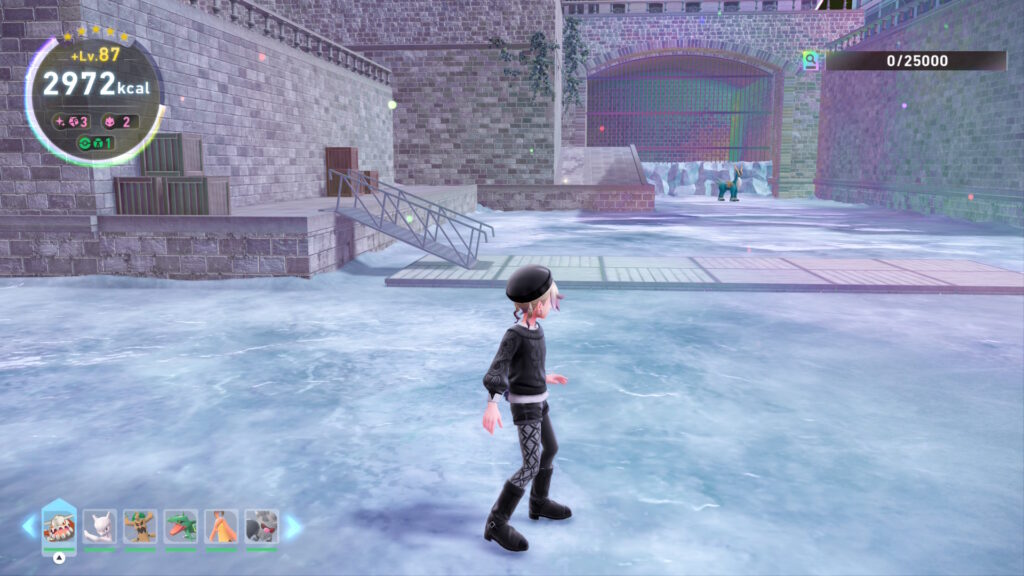Select the Trevenant party slot
This screenshot has width=1024, height=576.
click(140, 526)
